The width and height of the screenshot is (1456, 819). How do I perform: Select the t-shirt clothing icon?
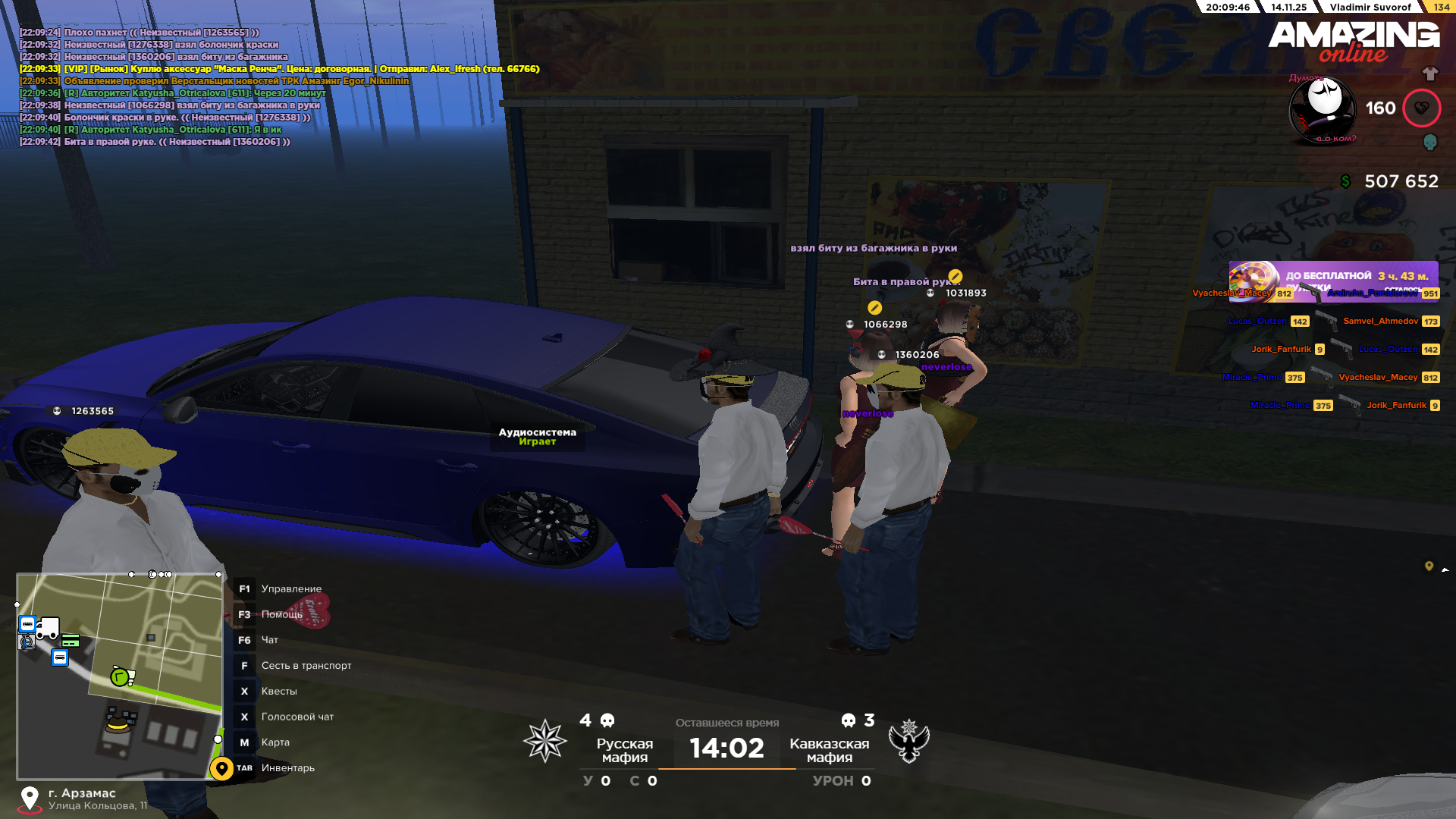[x=1429, y=74]
